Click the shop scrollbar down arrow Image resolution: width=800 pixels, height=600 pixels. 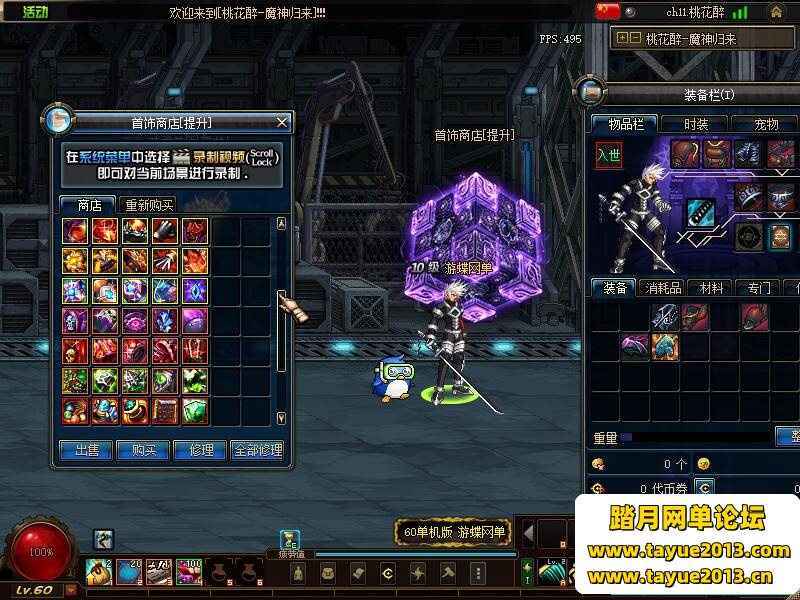(281, 418)
